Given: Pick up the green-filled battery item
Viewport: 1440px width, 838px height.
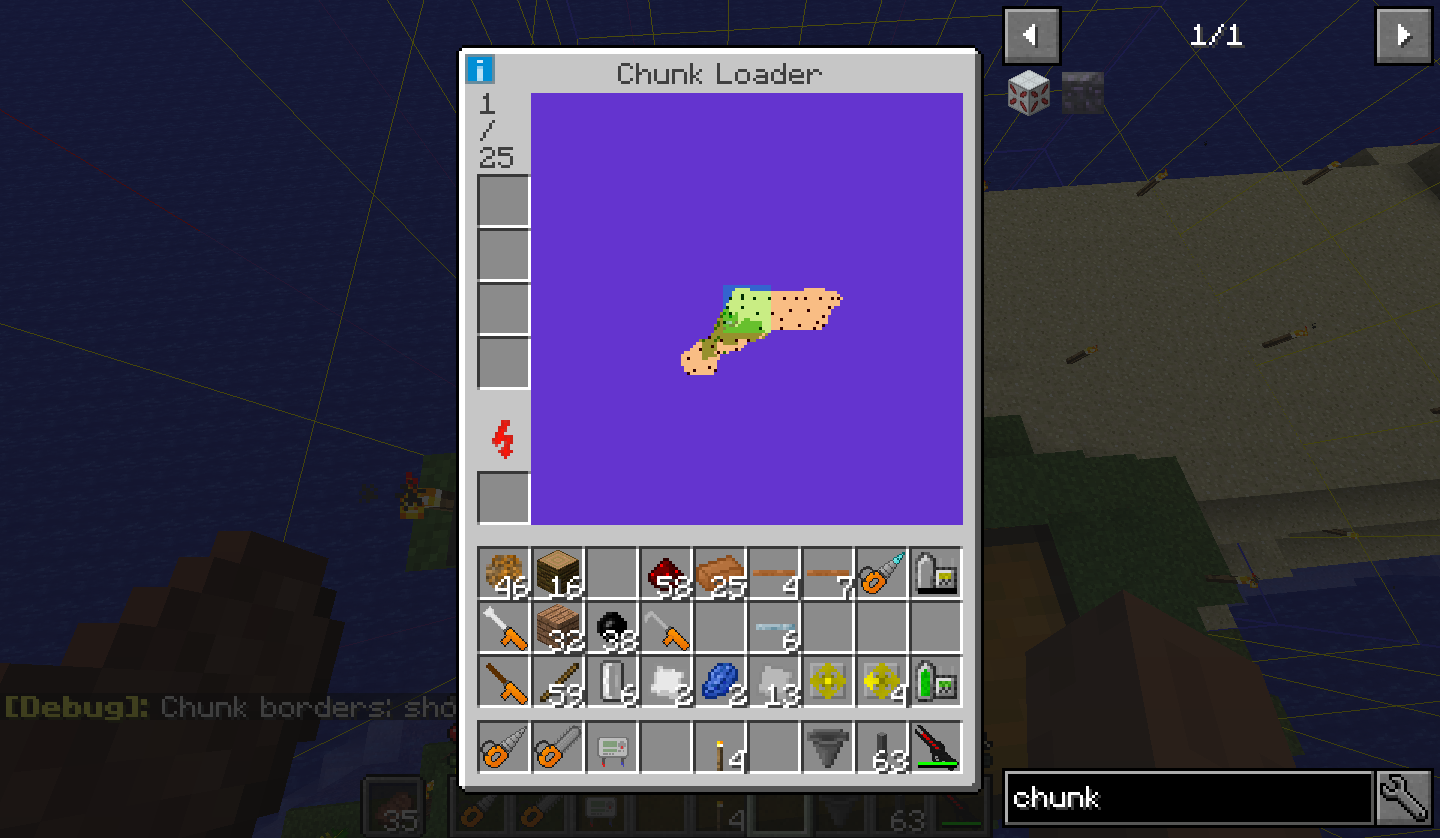Looking at the screenshot, I should click(936, 681).
